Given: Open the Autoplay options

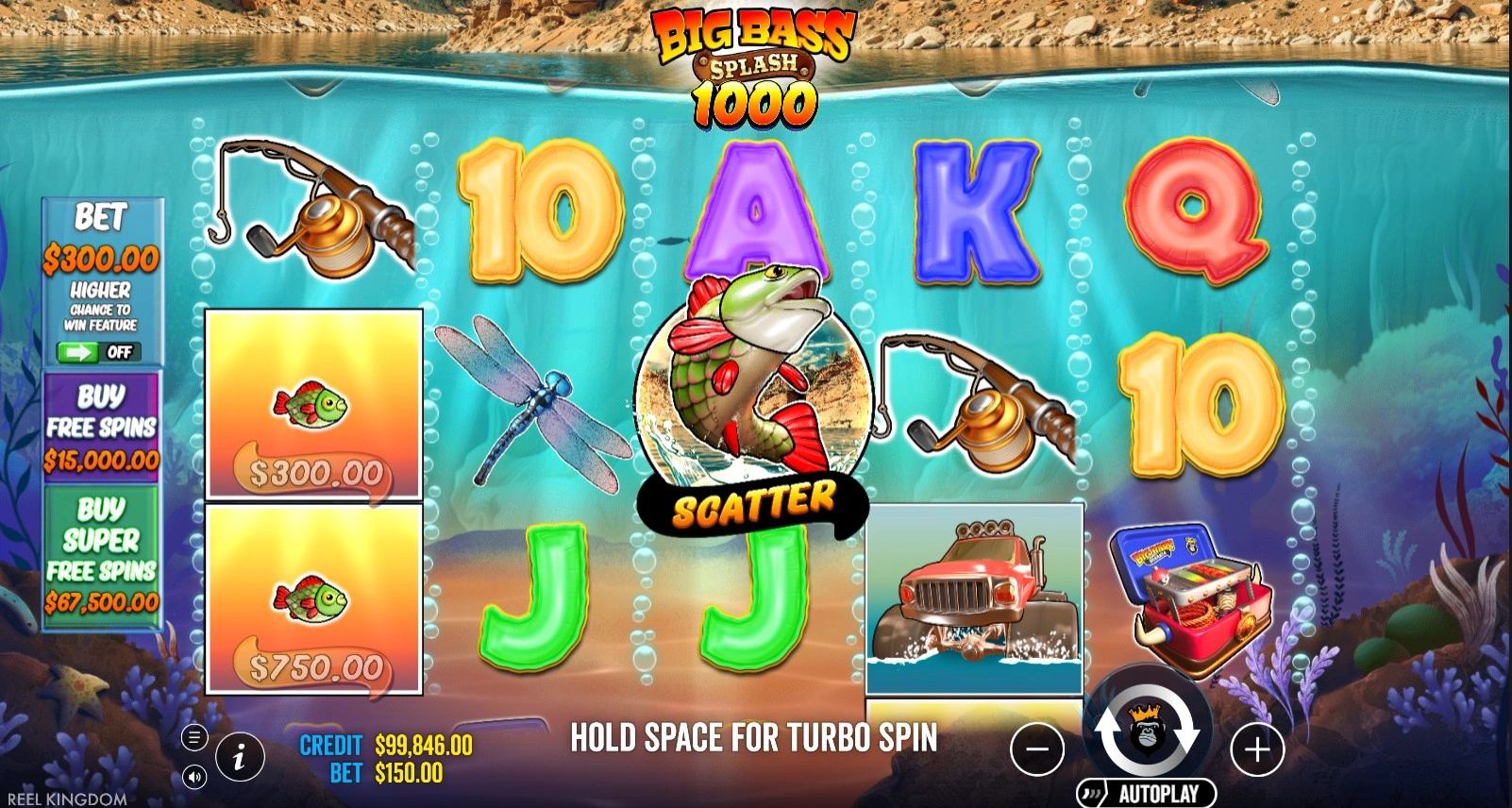Looking at the screenshot, I should pos(1147,793).
